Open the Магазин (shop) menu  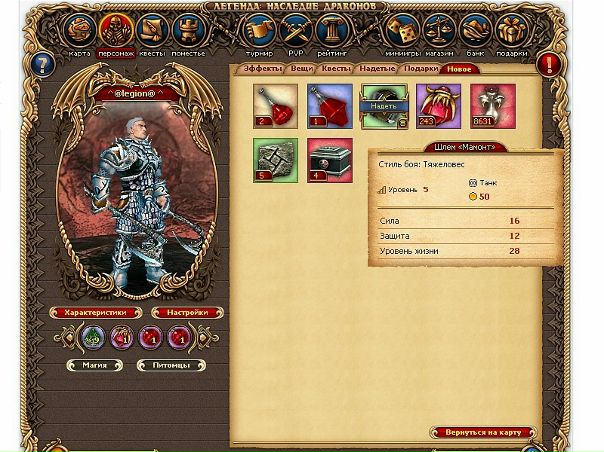tap(438, 31)
